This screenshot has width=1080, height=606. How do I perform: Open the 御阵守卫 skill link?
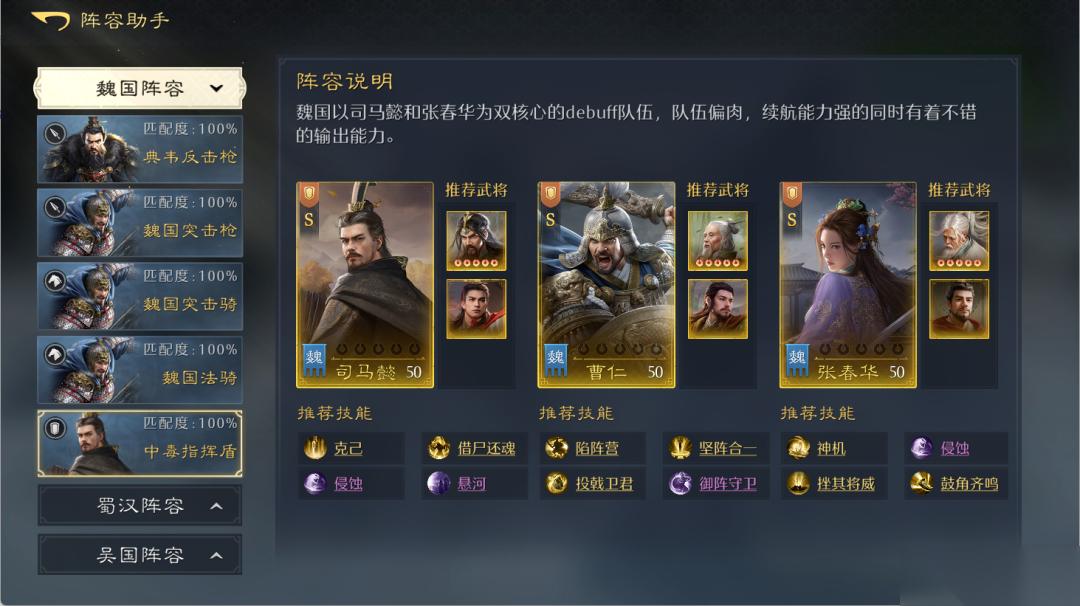pyautogui.click(x=727, y=484)
